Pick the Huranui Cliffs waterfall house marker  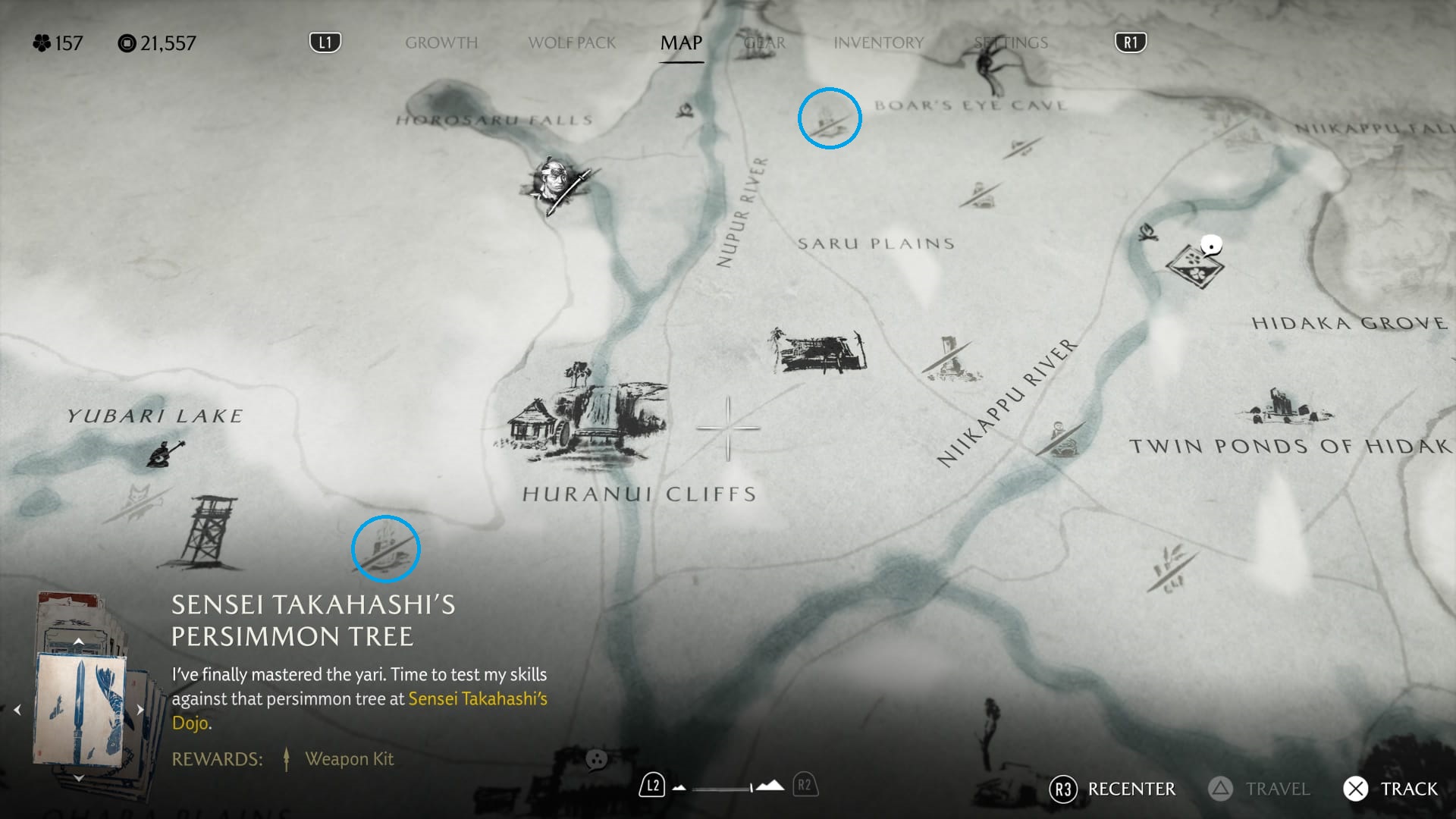point(582,416)
